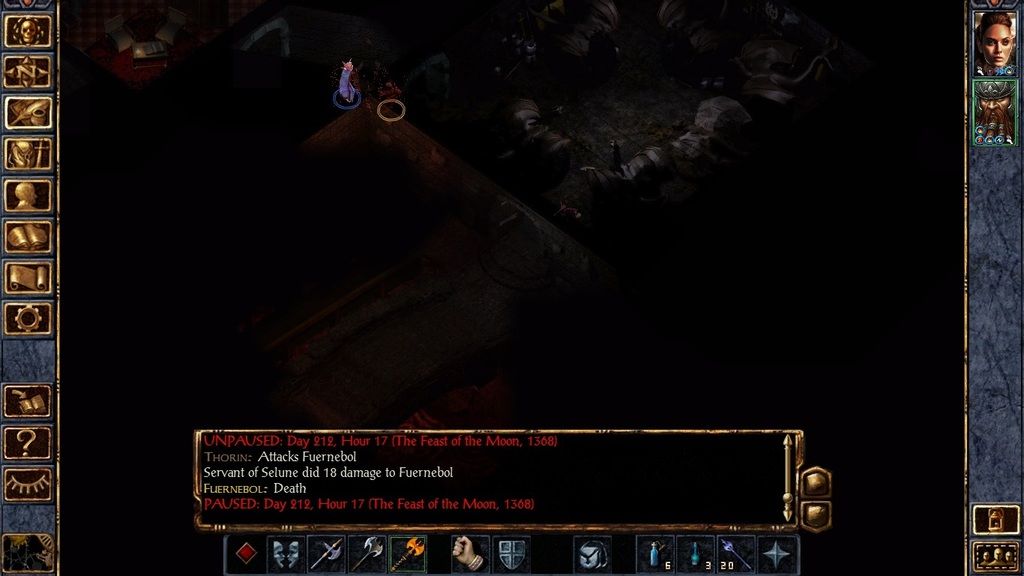The height and width of the screenshot is (576, 1024).
Task: Select the red-haired woman's portrait
Action: [x=994, y=42]
